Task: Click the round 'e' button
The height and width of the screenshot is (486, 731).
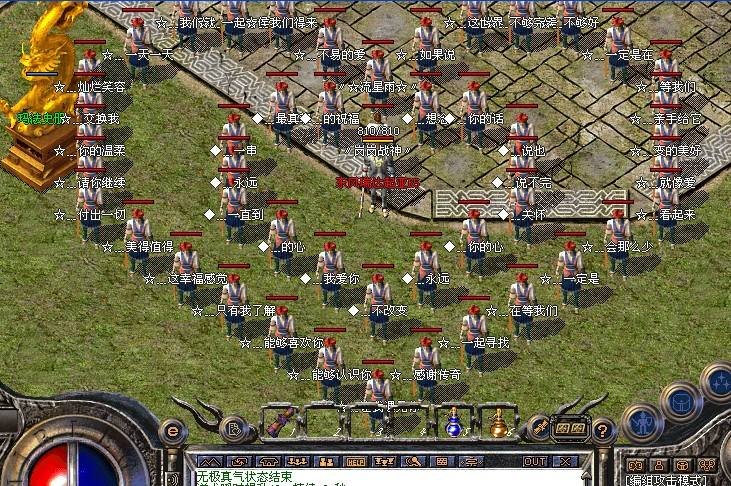Action: [175, 431]
